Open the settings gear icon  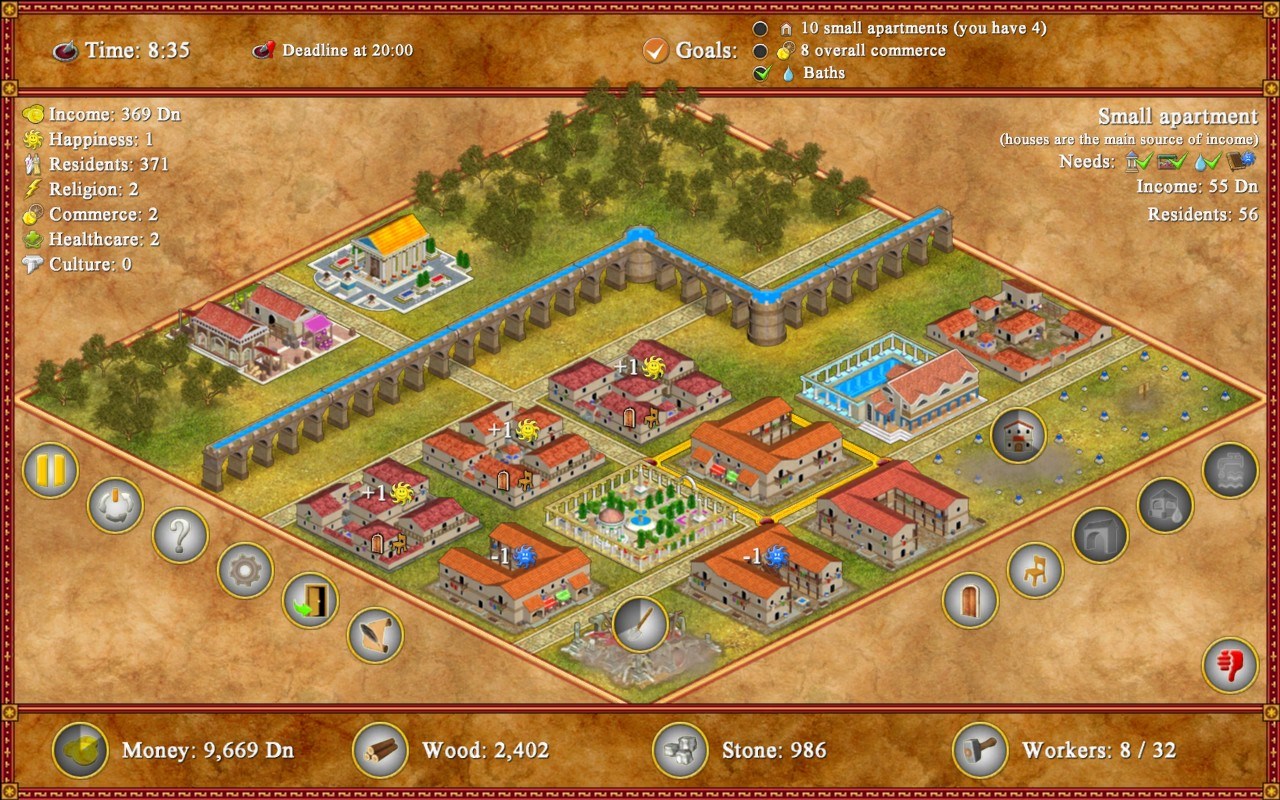click(244, 571)
